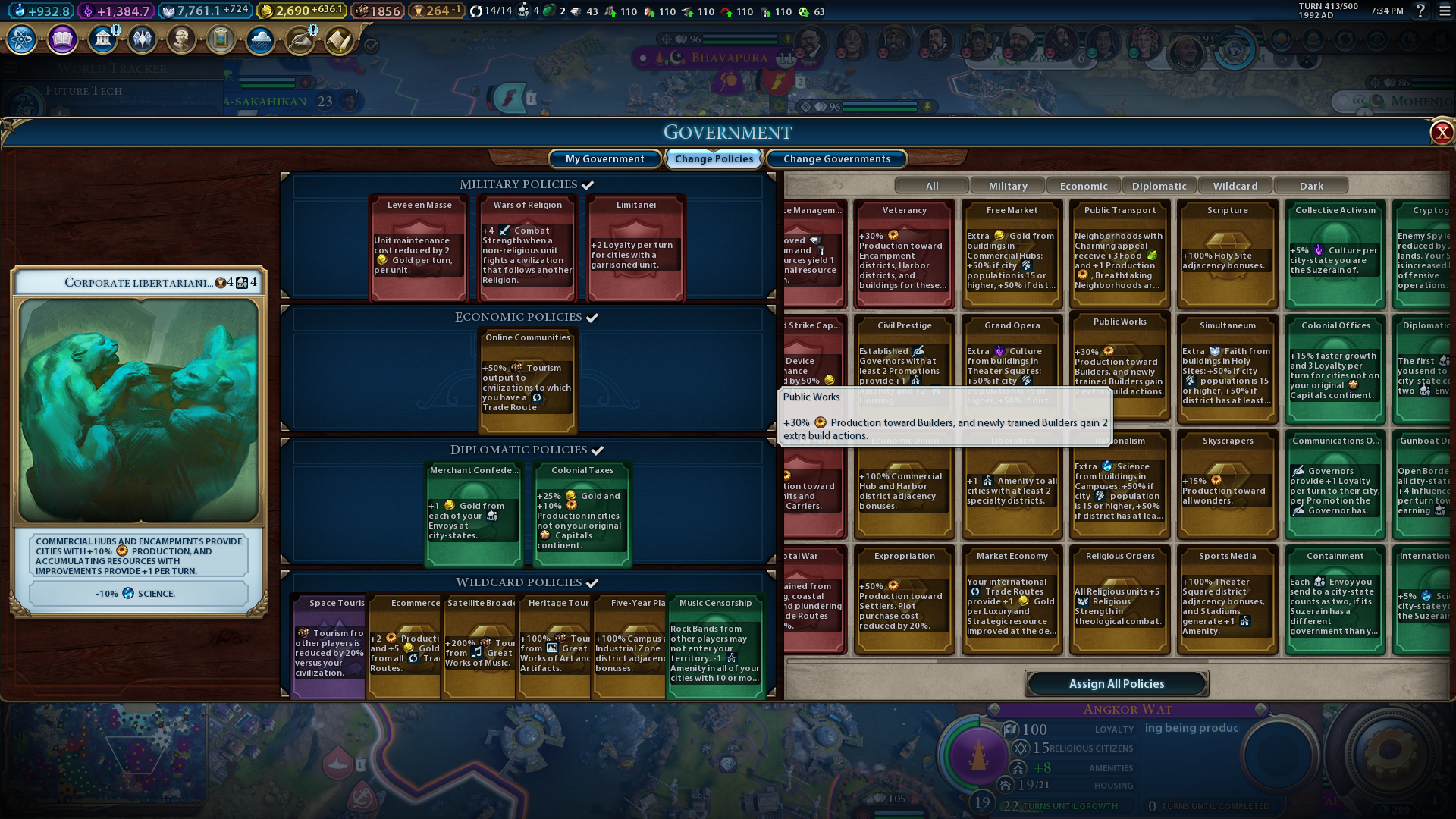
Task: Select the Skyscrapers policy card
Action: point(1228,484)
